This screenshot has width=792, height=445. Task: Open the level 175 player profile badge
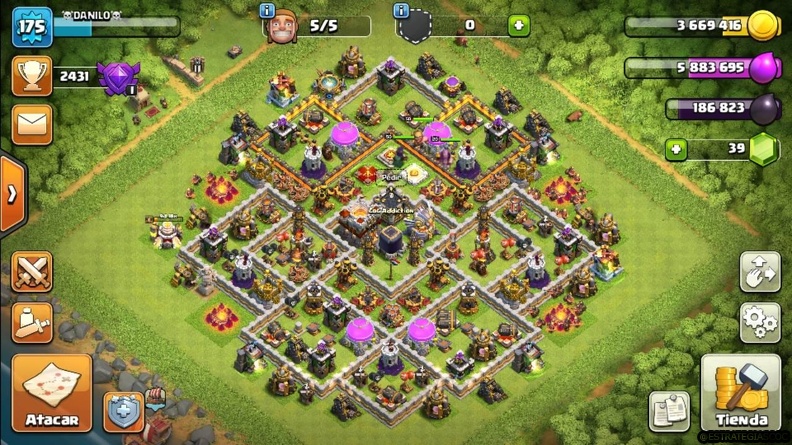tap(32, 27)
